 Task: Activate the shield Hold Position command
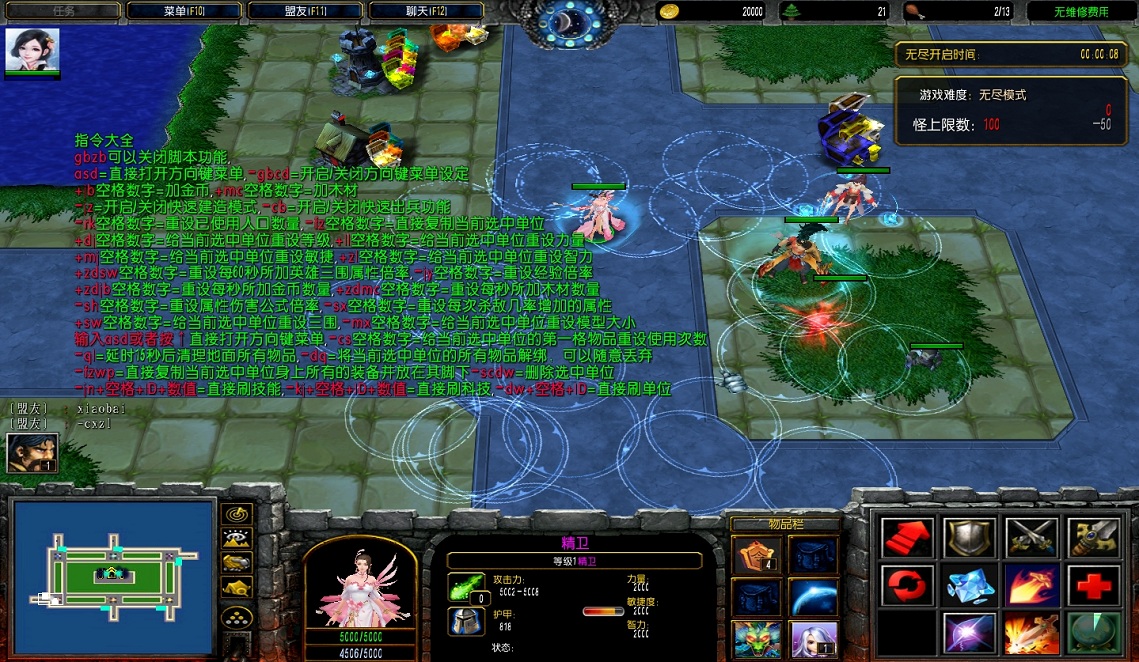pyautogui.click(x=969, y=538)
